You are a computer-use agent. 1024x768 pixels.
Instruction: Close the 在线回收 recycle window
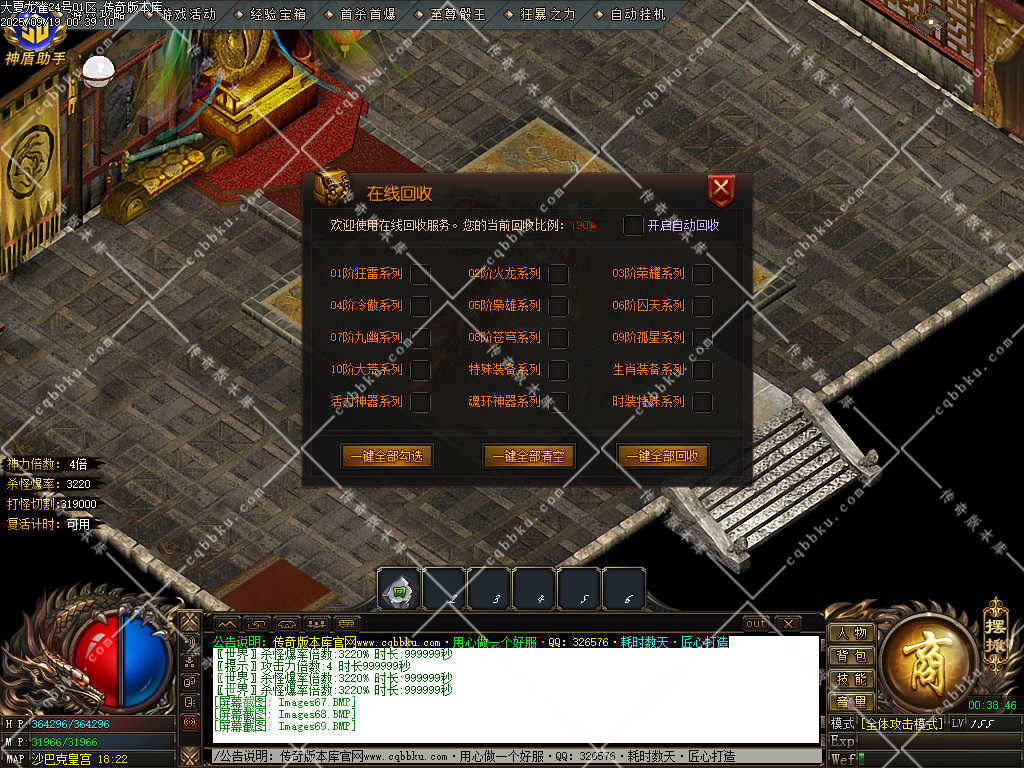tap(721, 190)
